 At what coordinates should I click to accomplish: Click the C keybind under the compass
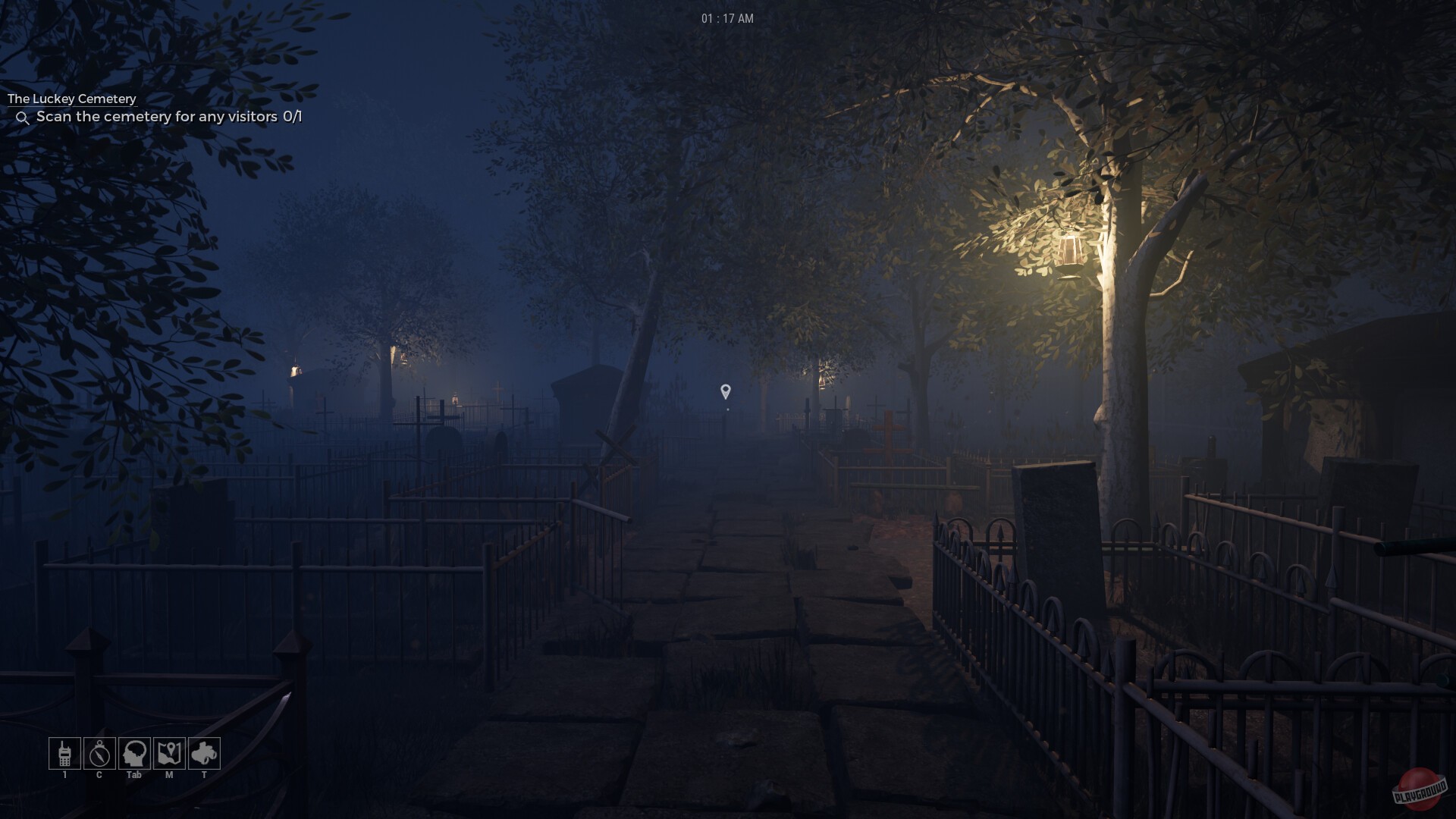[99, 775]
